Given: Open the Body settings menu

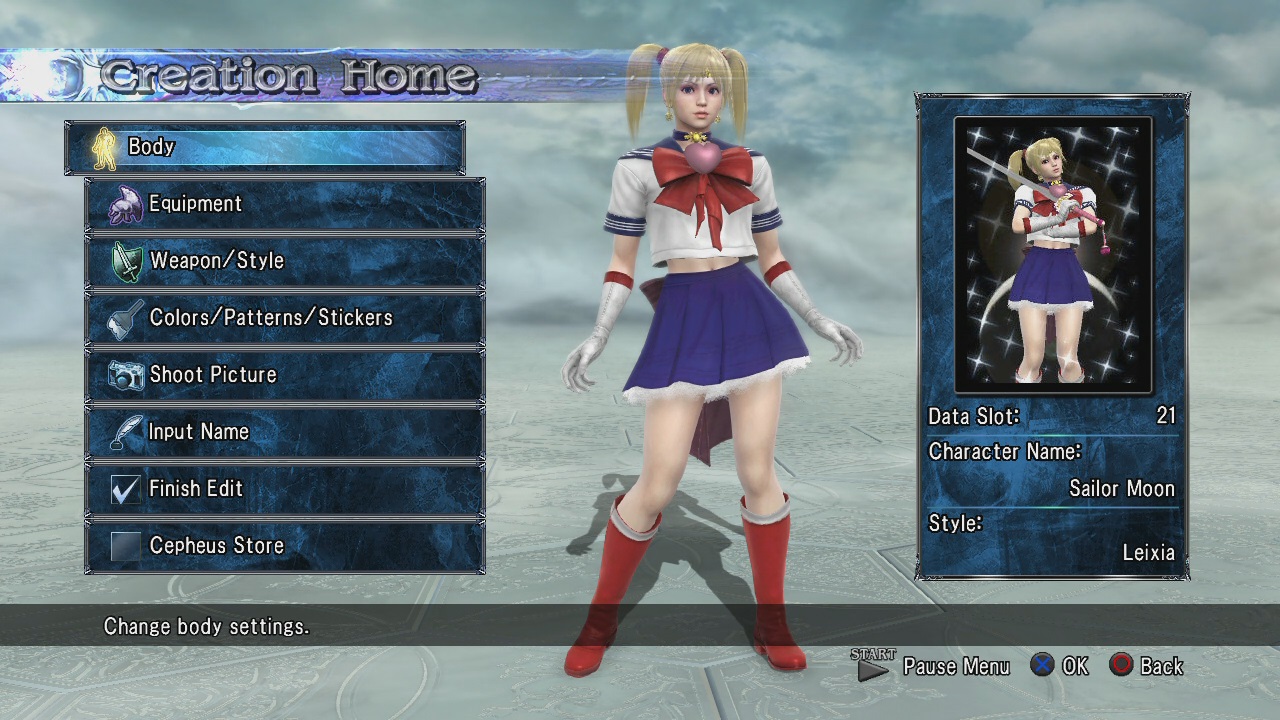Looking at the screenshot, I should (265, 147).
